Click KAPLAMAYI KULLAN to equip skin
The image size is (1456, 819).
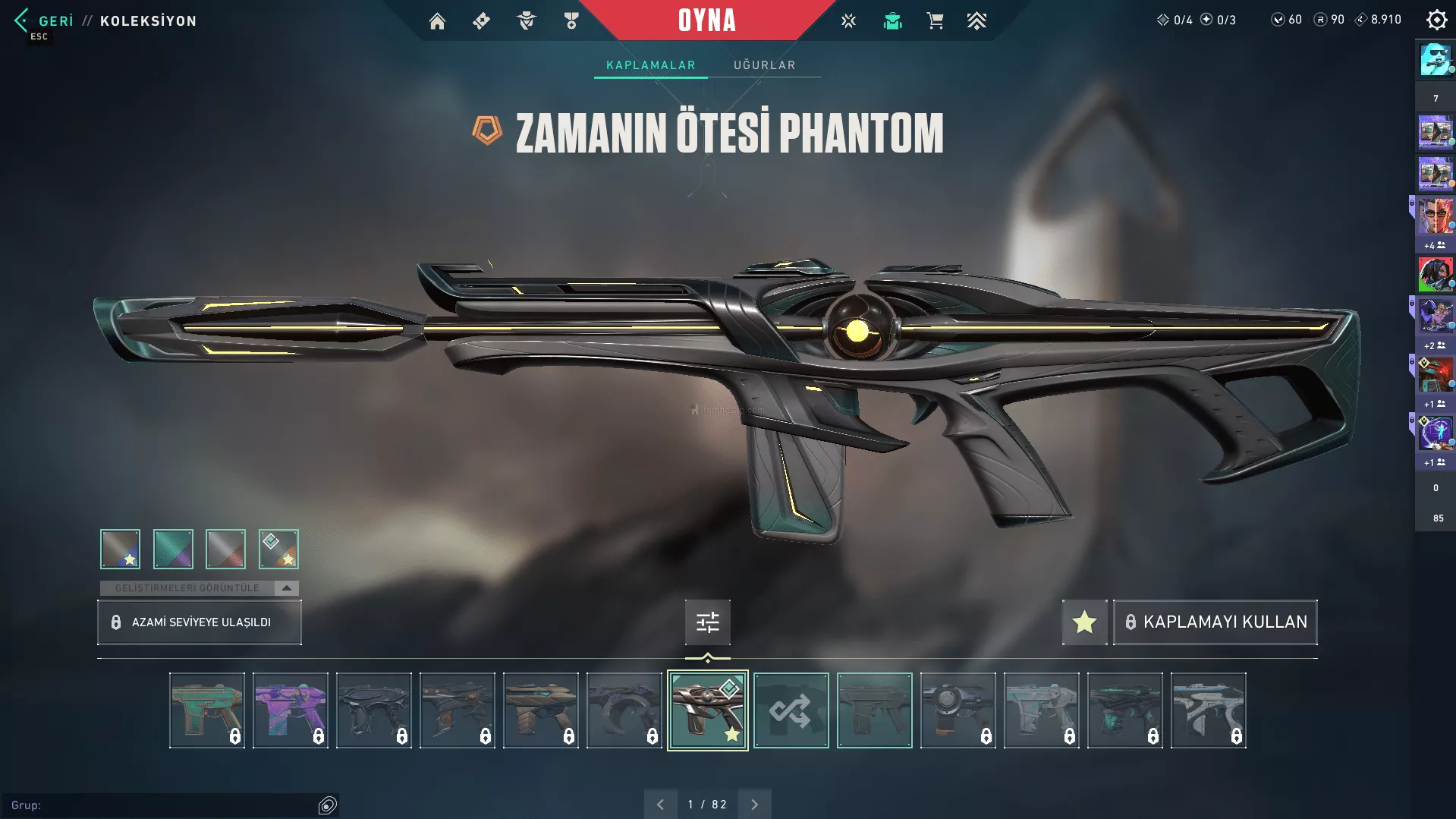1215,622
